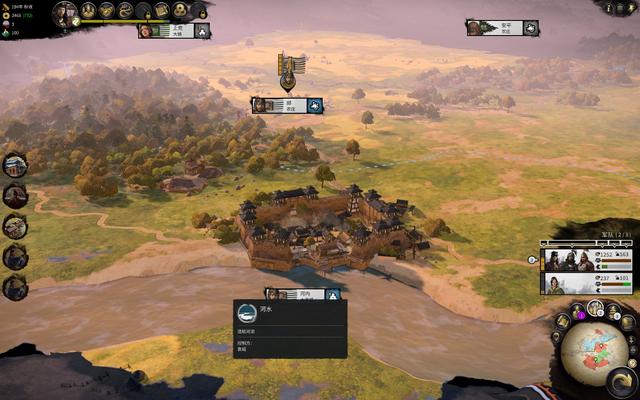640x400 pixels.
Task: Click the 上党 settlement nameplate
Action: tap(174, 31)
